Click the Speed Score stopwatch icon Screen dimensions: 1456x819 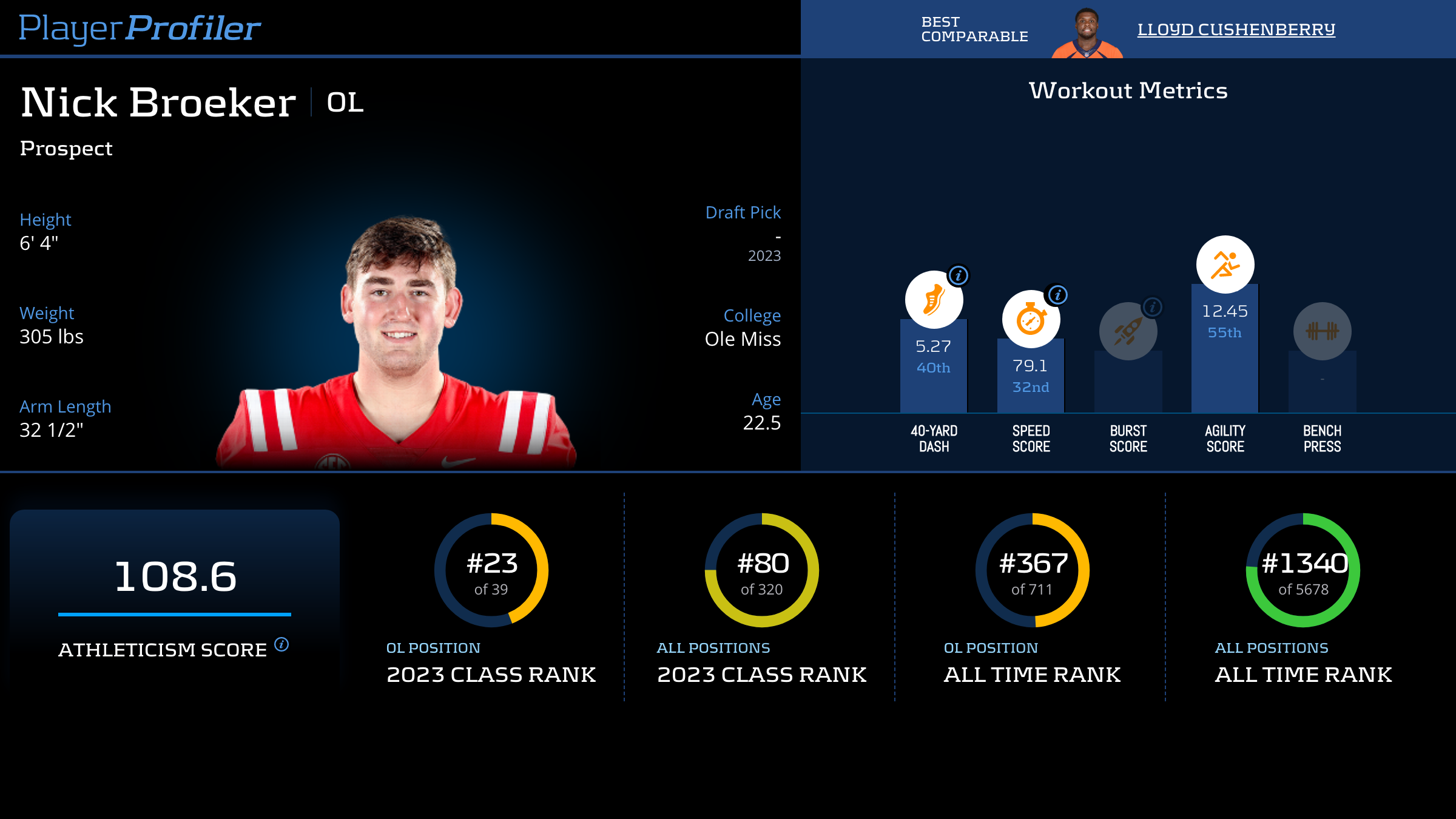tap(1030, 320)
